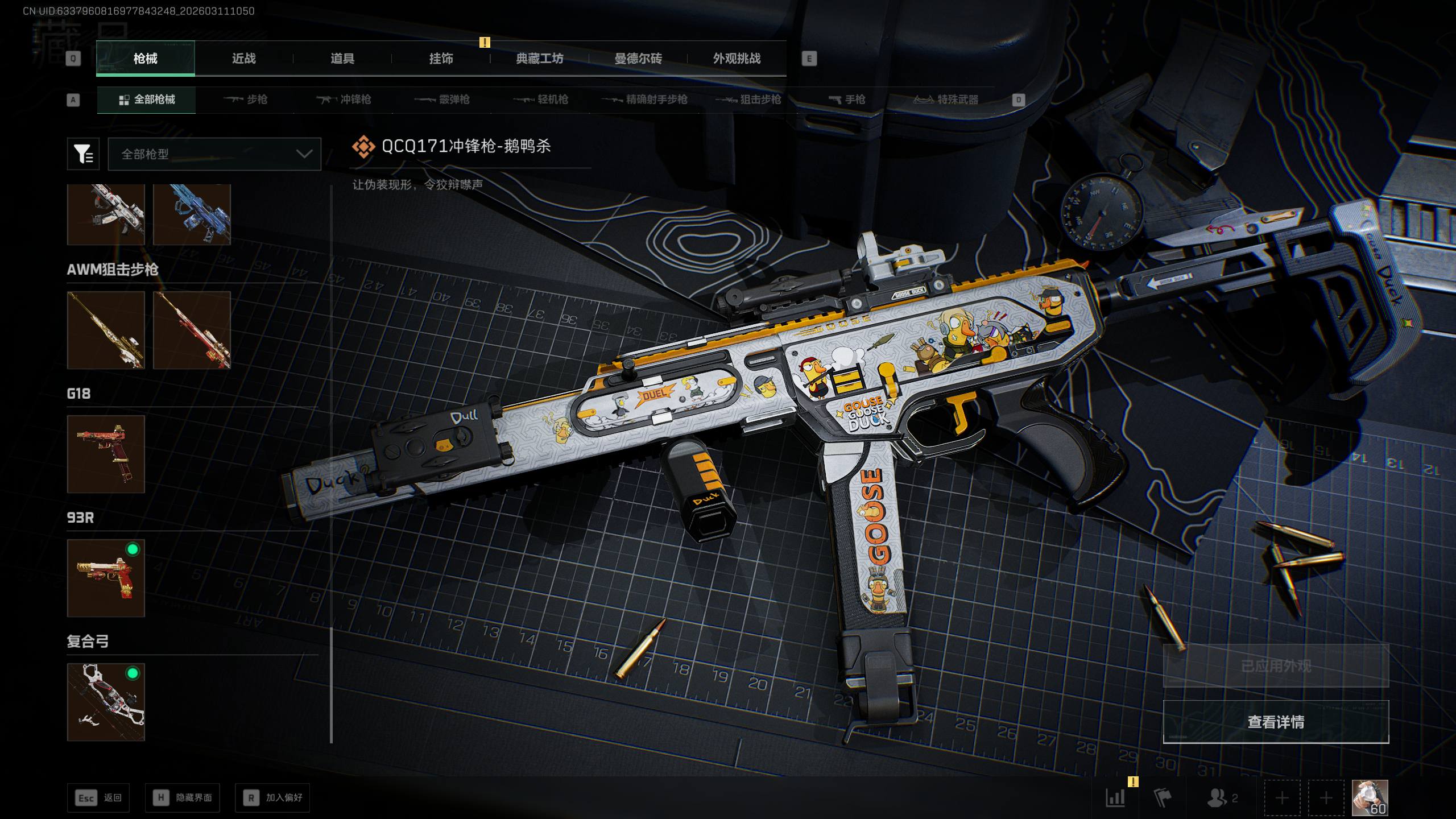
Task: Filter by 冲锋枪 submachine gun category
Action: [344, 100]
